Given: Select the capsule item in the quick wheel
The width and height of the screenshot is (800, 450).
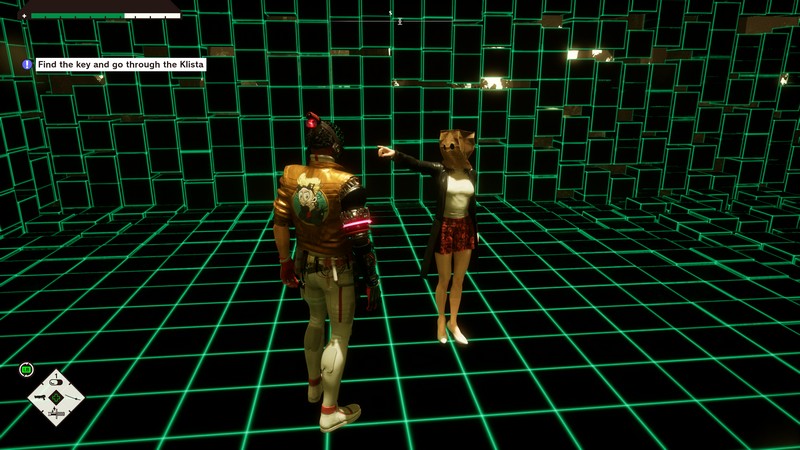Looking at the screenshot, I should click(56, 381).
